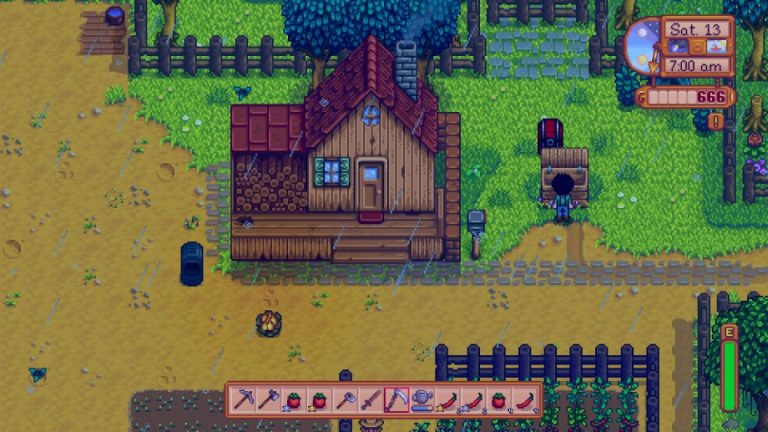Select the pickaxe in the hotbar
This screenshot has height=432, width=768.
243,400
